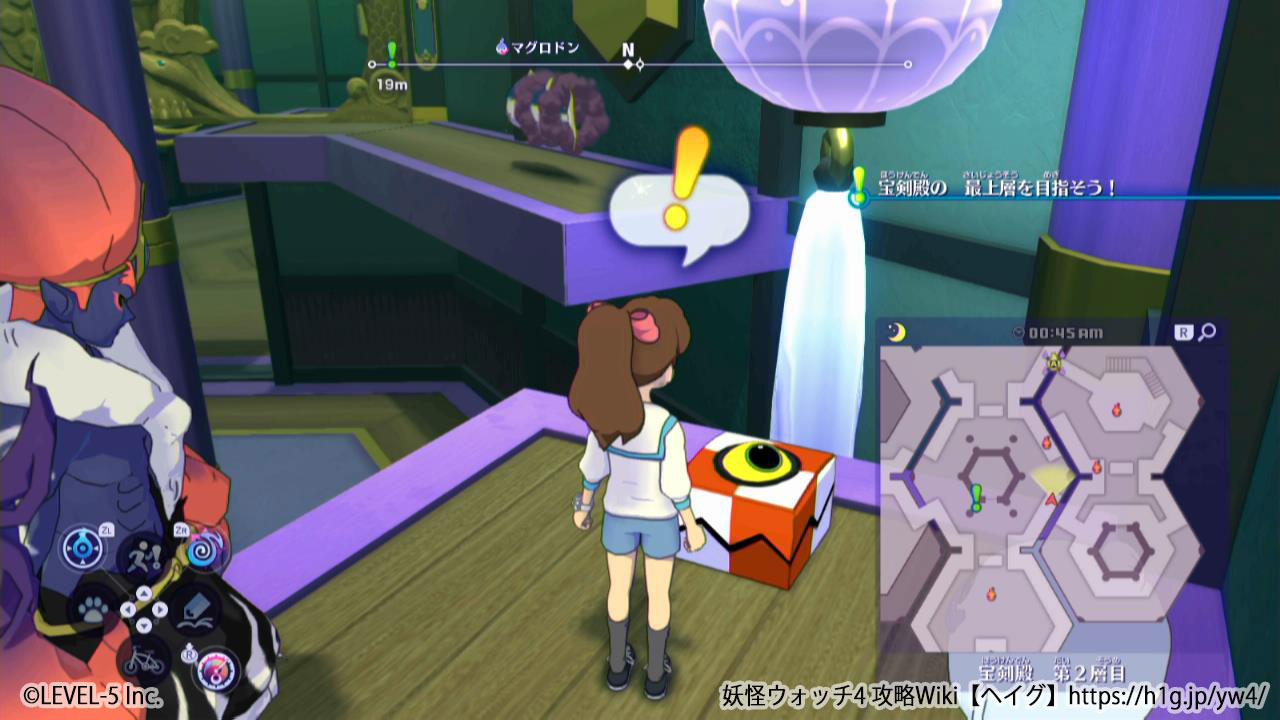
Task: Click the crescent moon night indicator
Action: (x=896, y=333)
